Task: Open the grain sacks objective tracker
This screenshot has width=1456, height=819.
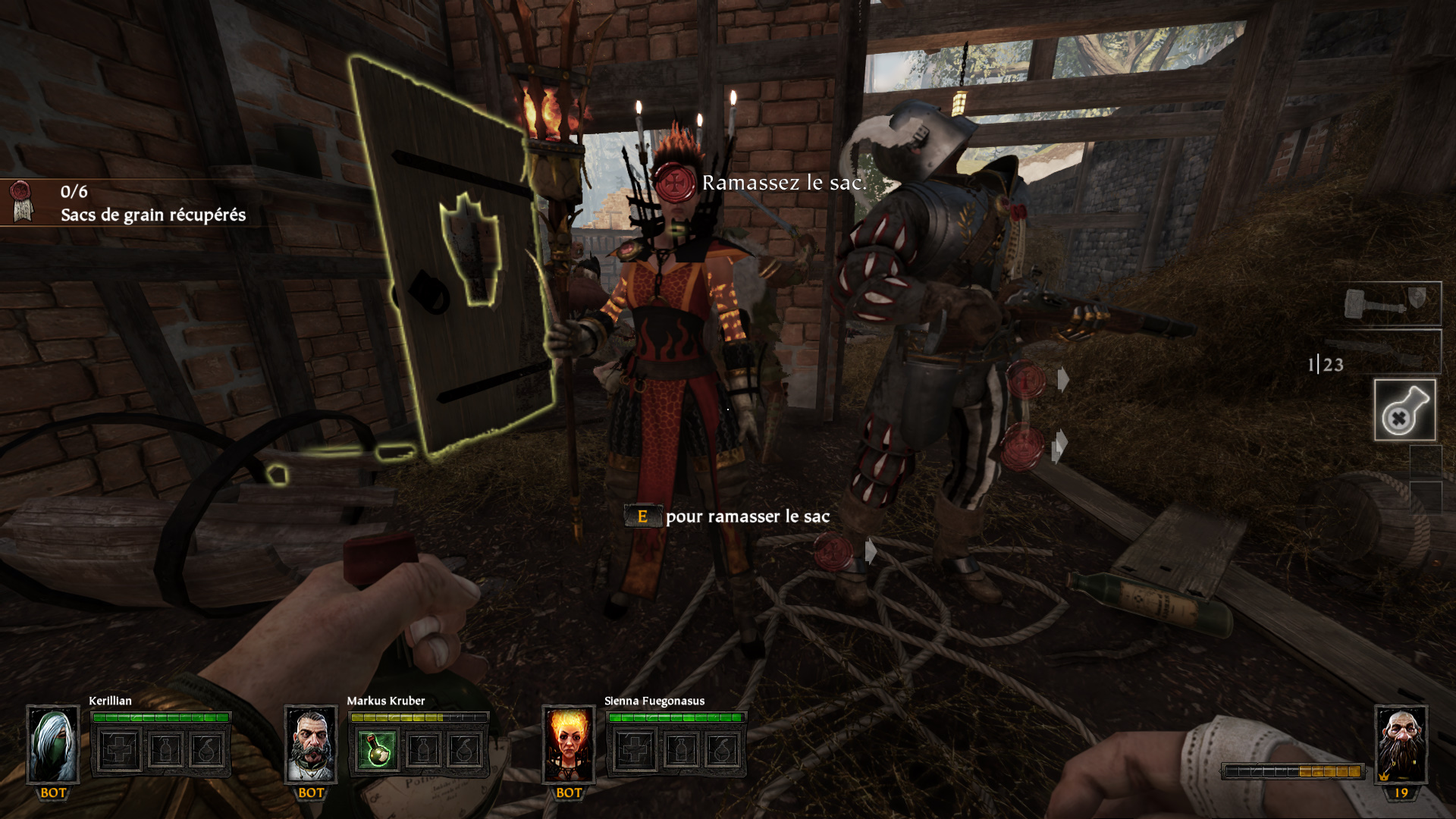Action: click(x=152, y=202)
